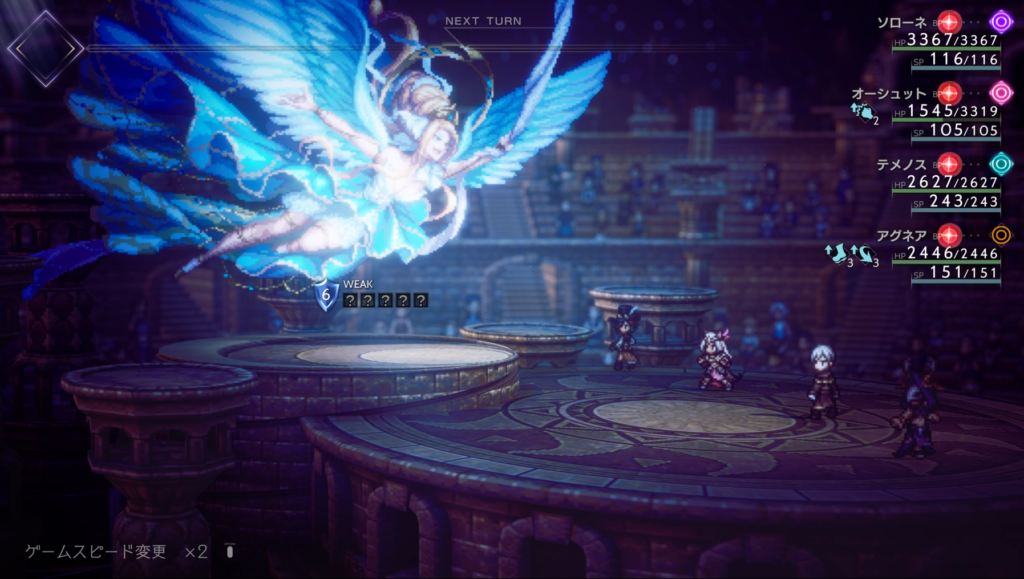Inspect アグネア's boot buff icon
This screenshot has height=579, width=1024.
tap(837, 255)
